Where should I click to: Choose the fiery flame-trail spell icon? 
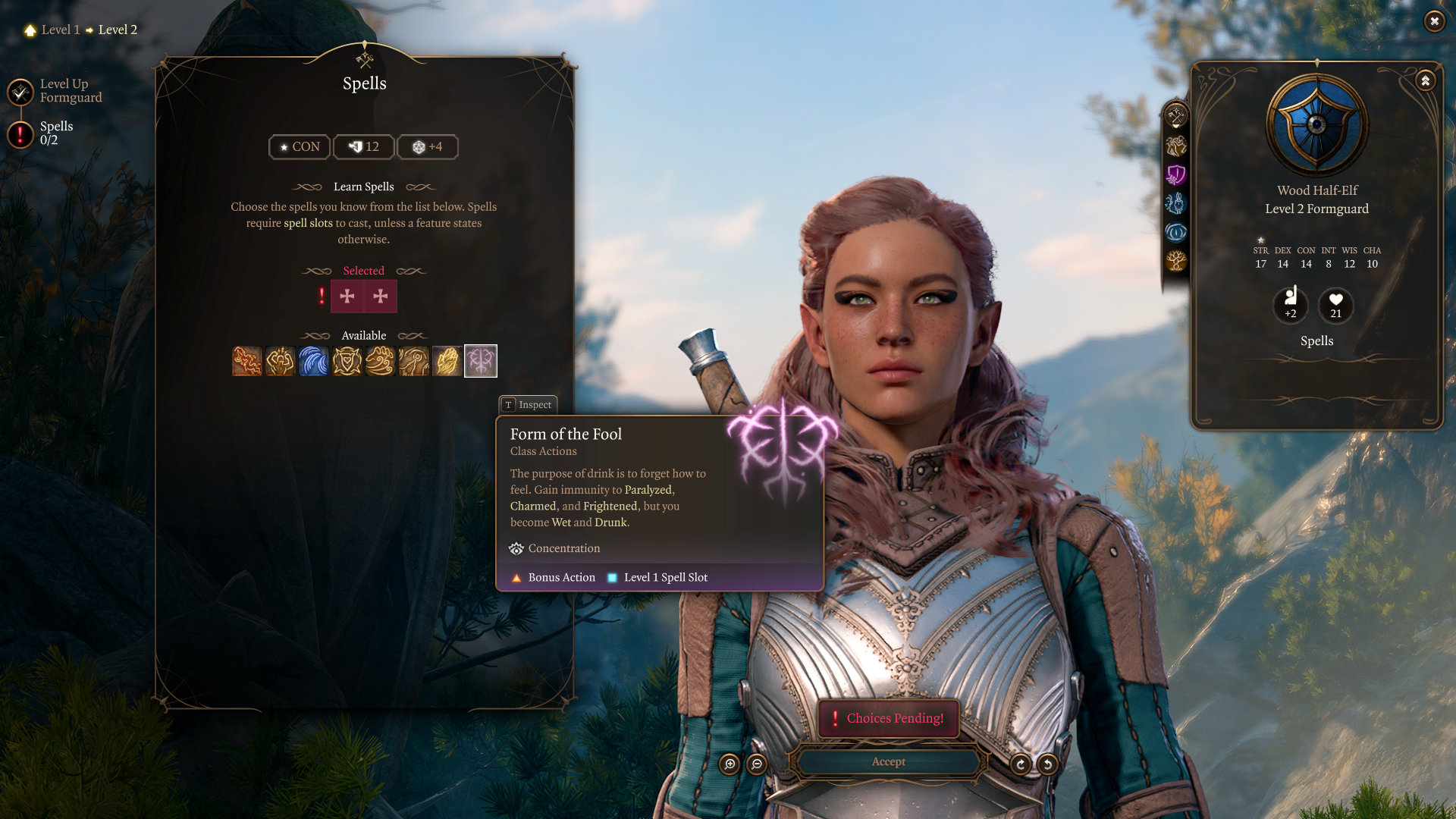tap(247, 361)
